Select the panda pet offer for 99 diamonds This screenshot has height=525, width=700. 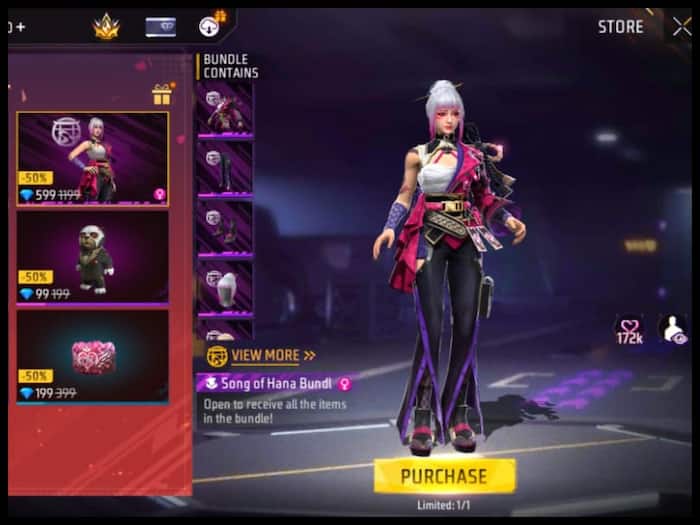pos(92,257)
